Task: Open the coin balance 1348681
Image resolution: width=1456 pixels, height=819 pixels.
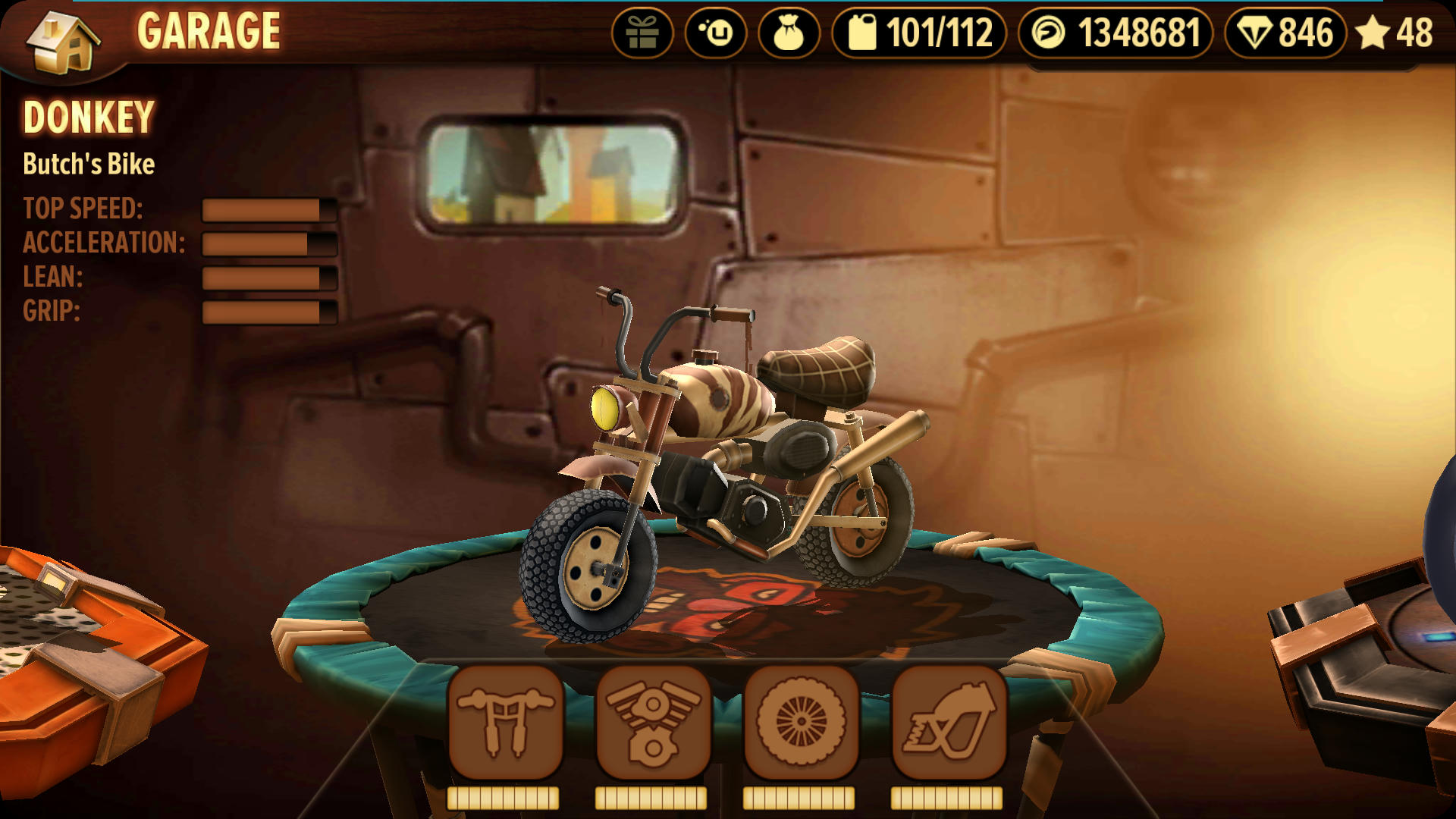Action: [1115, 33]
